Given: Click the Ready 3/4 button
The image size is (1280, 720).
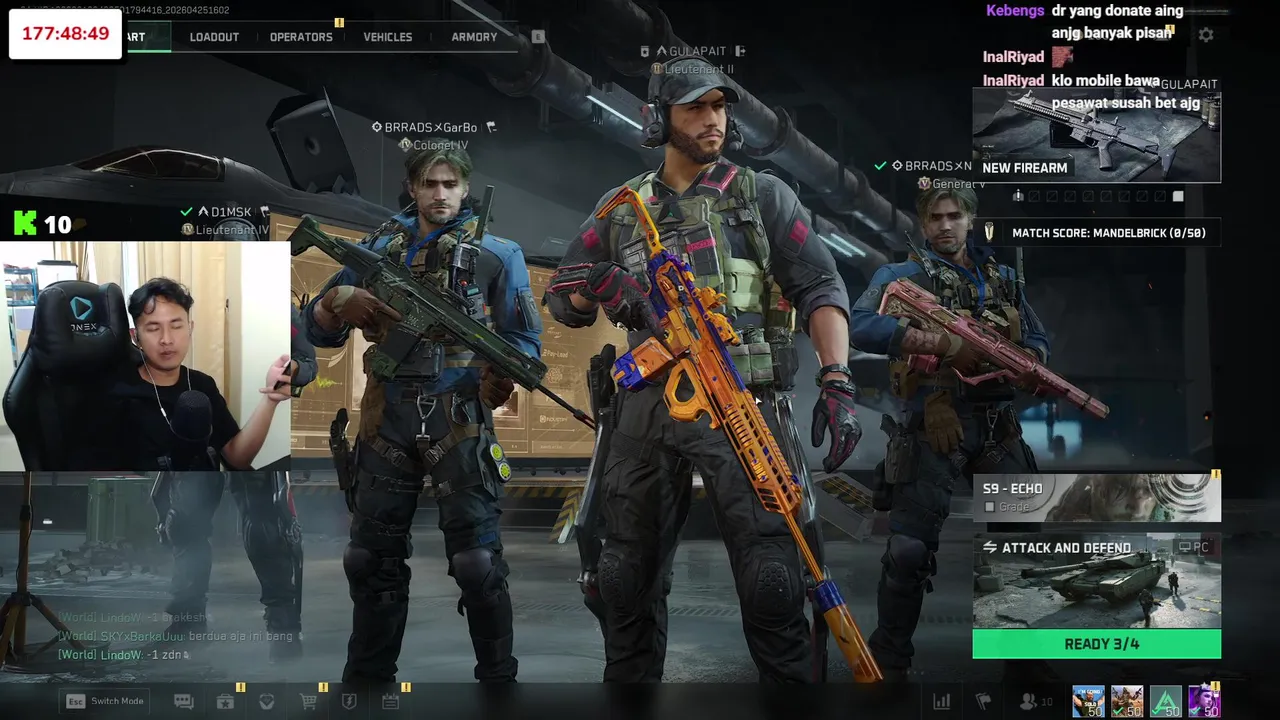Looking at the screenshot, I should point(1096,644).
